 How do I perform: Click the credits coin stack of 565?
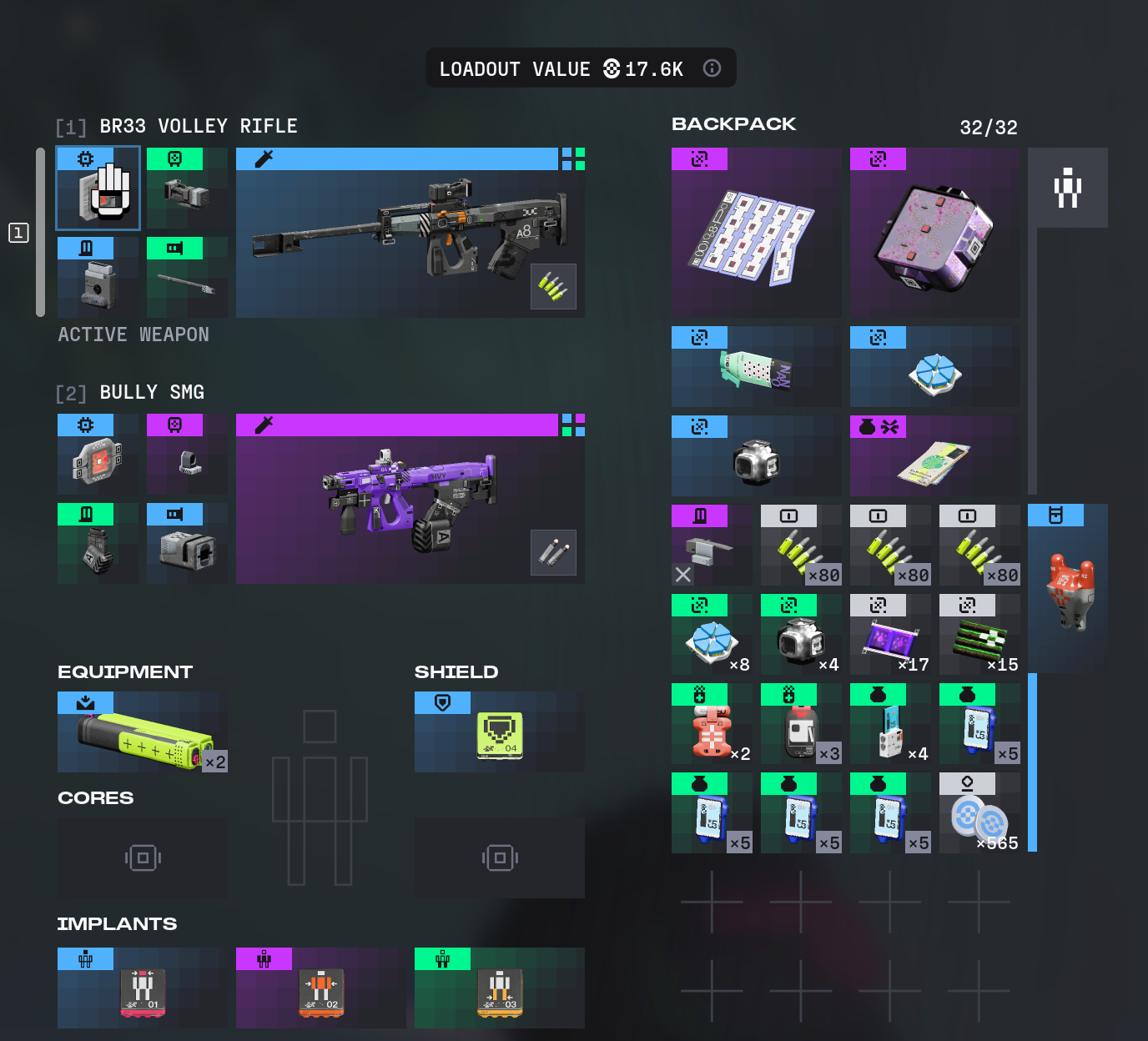979,813
